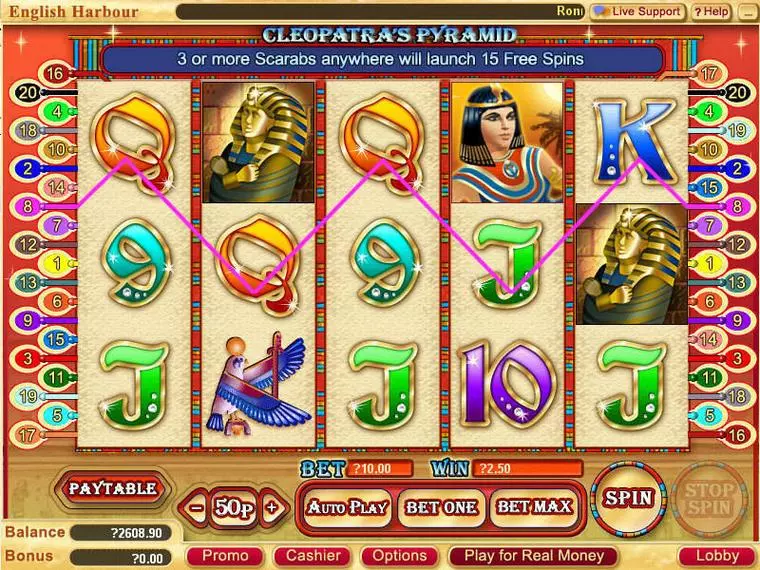Decrease the coin value with minus

(x=196, y=508)
